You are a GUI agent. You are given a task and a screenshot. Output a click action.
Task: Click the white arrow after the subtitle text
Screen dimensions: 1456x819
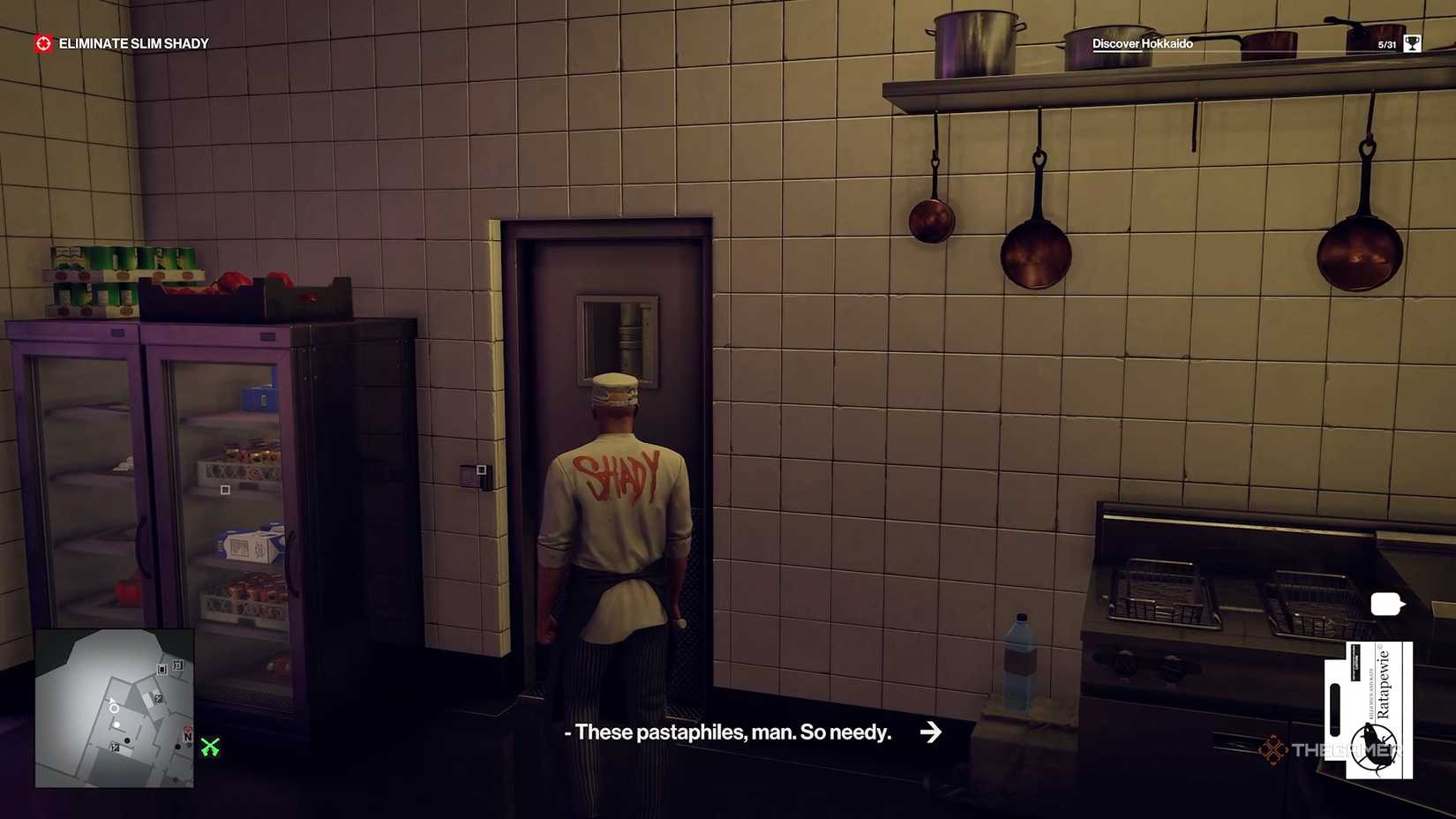(931, 733)
